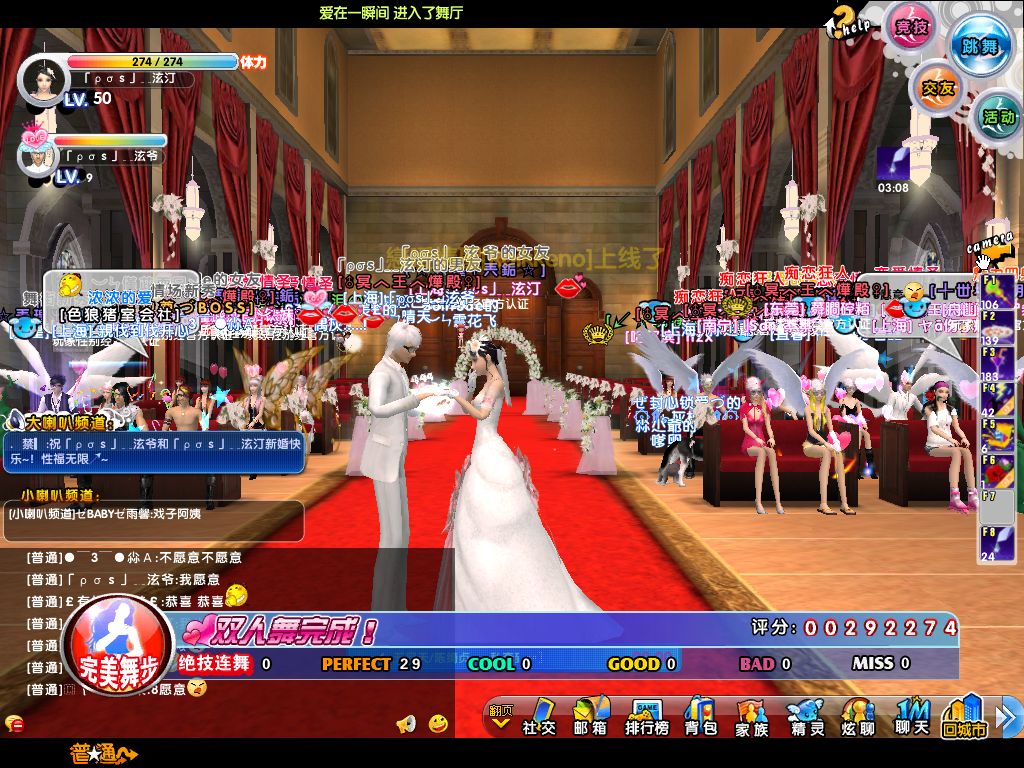Open the smiley emoticon picker

click(438, 723)
